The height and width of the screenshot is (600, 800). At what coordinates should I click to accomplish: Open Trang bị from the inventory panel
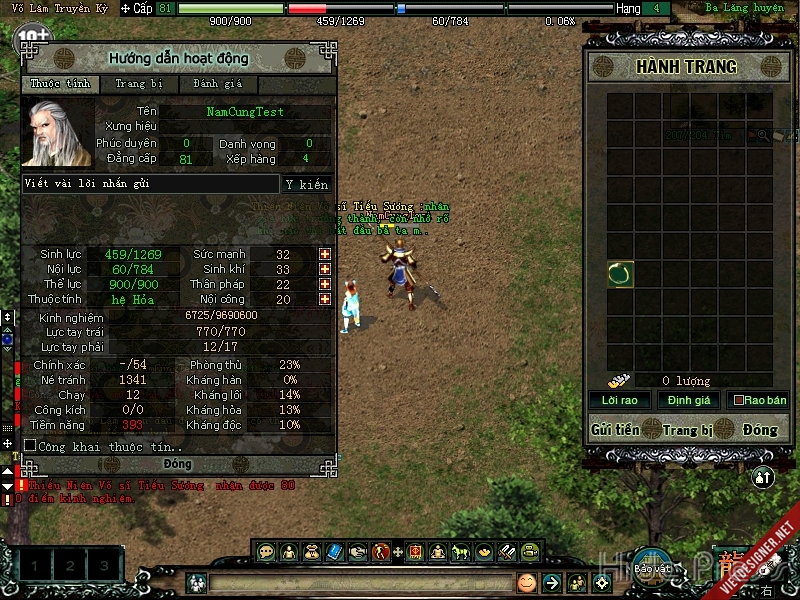point(687,430)
